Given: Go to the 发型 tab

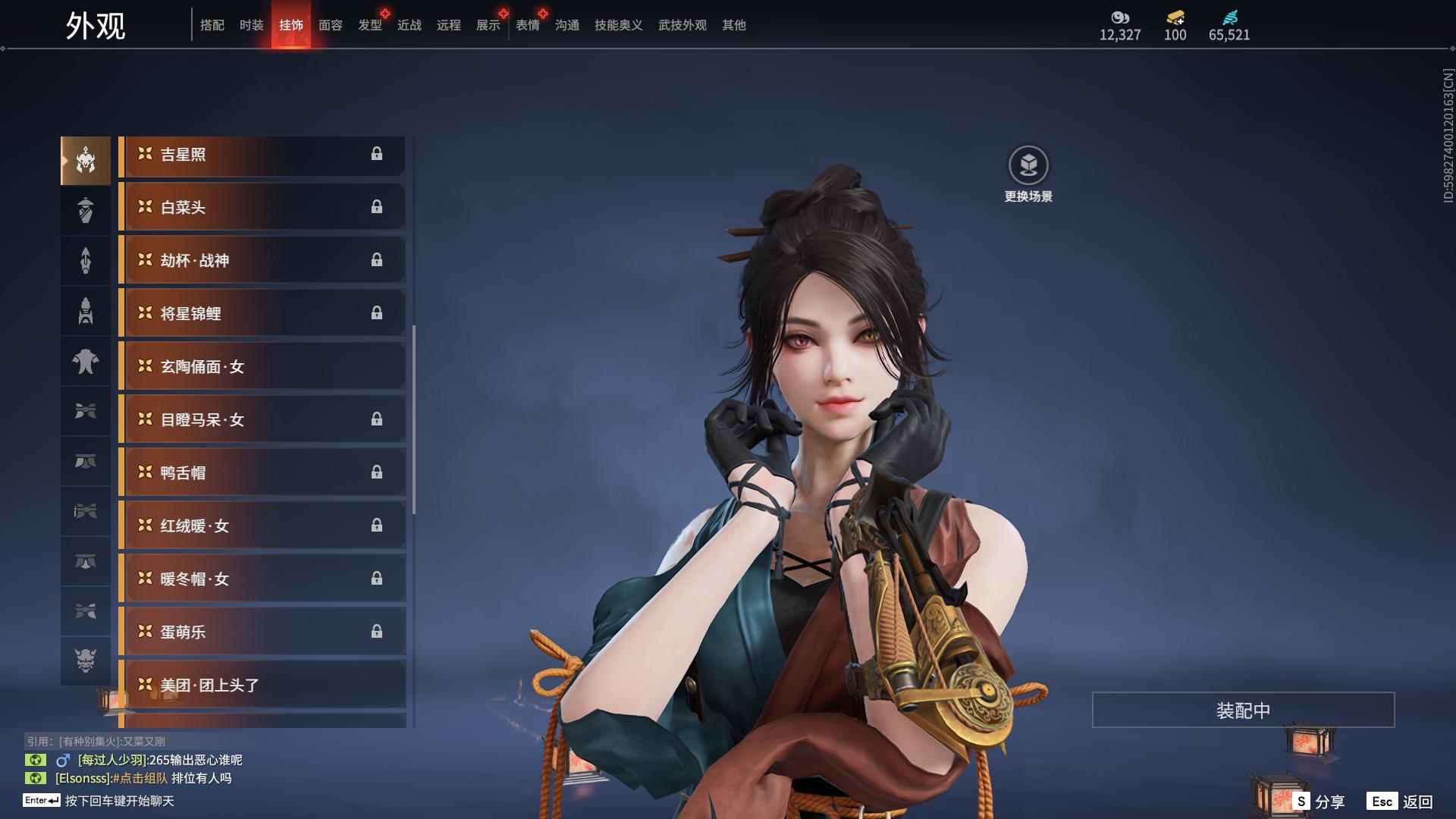Looking at the screenshot, I should (369, 25).
